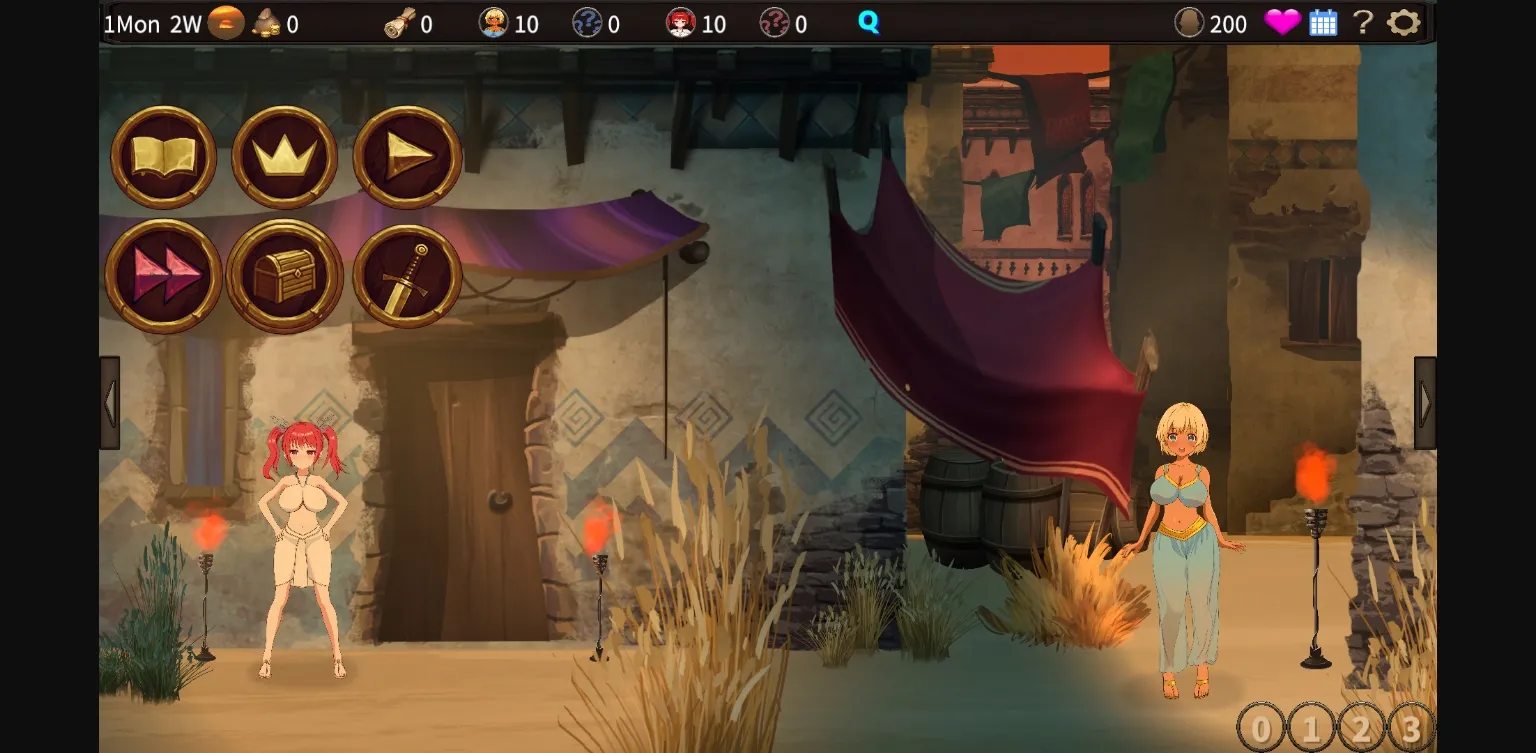
Task: Open the pink heart favorites icon
Action: pyautogui.click(x=1283, y=22)
